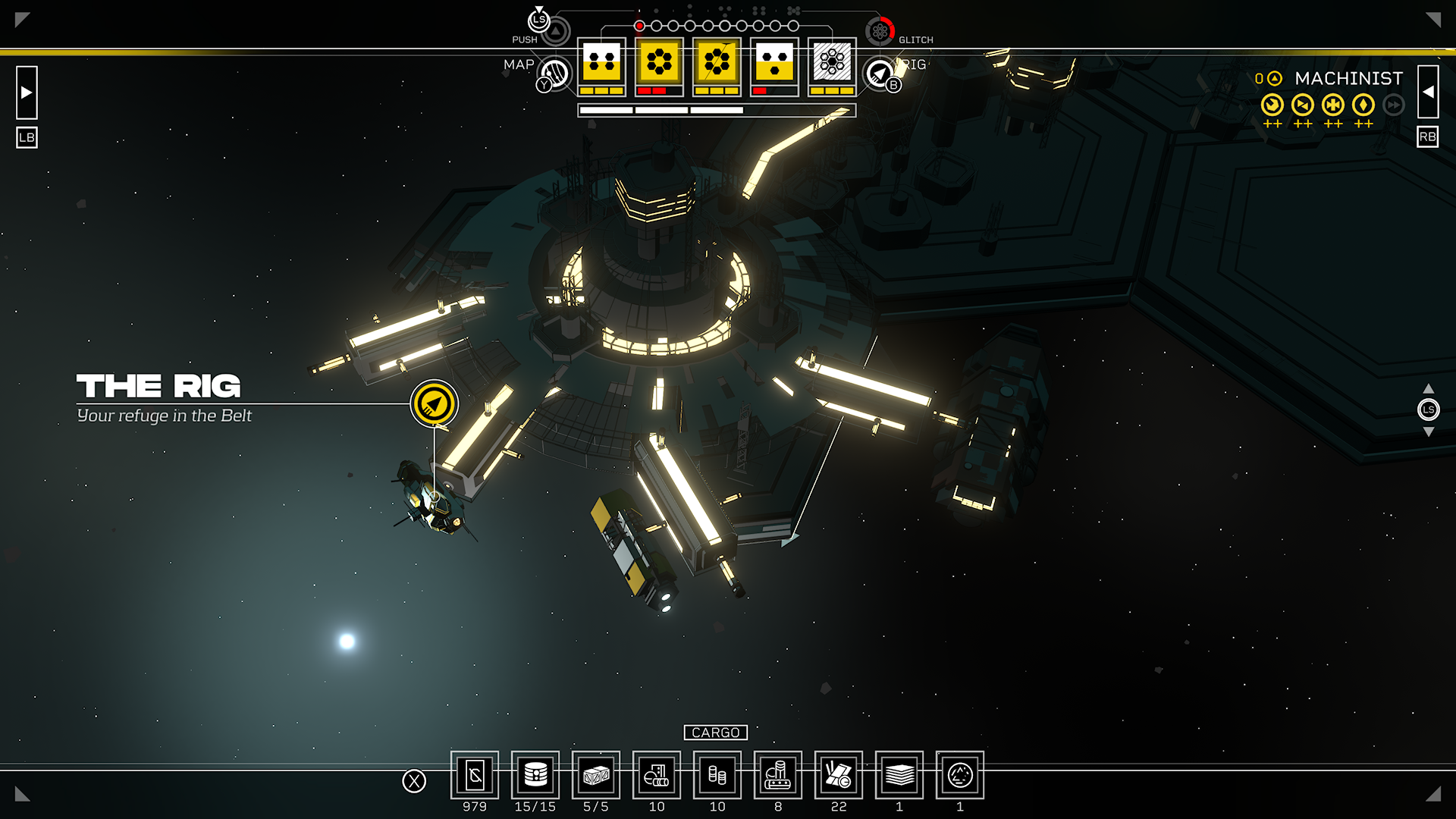This screenshot has height=819, width=1456.
Task: Select the supply crates slot showing 5/5
Action: pos(596,775)
